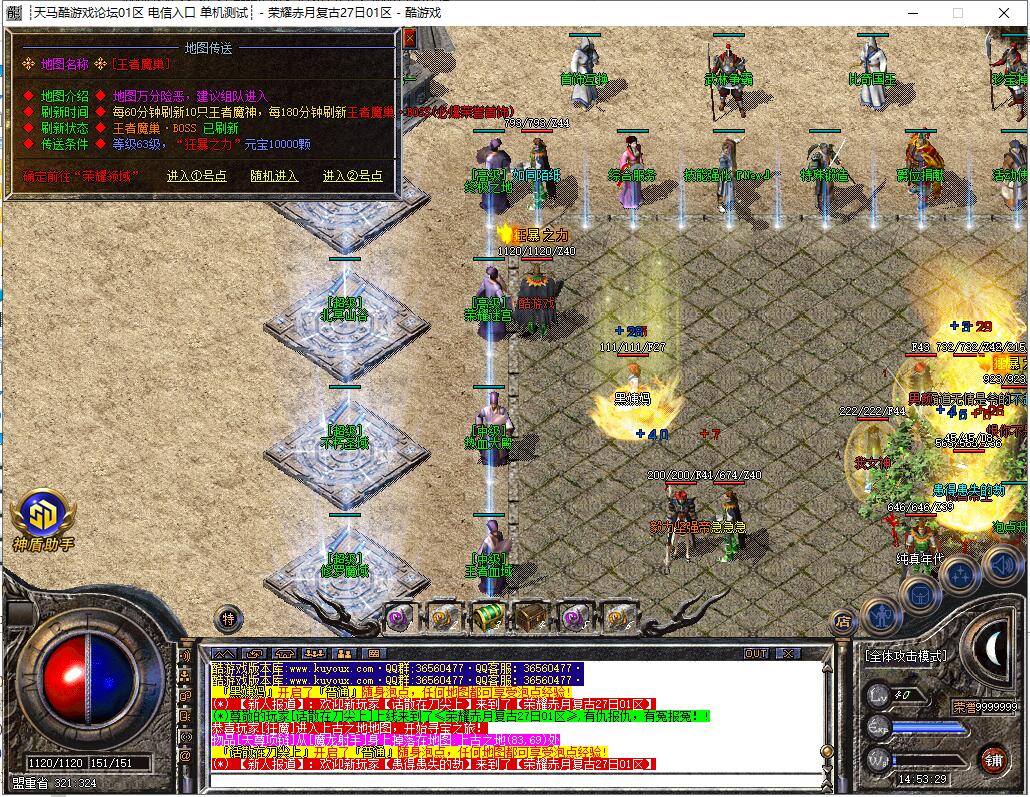Choose the 进入②号点 teleport link
Viewport: 1030px width, 797px height.
352,176
